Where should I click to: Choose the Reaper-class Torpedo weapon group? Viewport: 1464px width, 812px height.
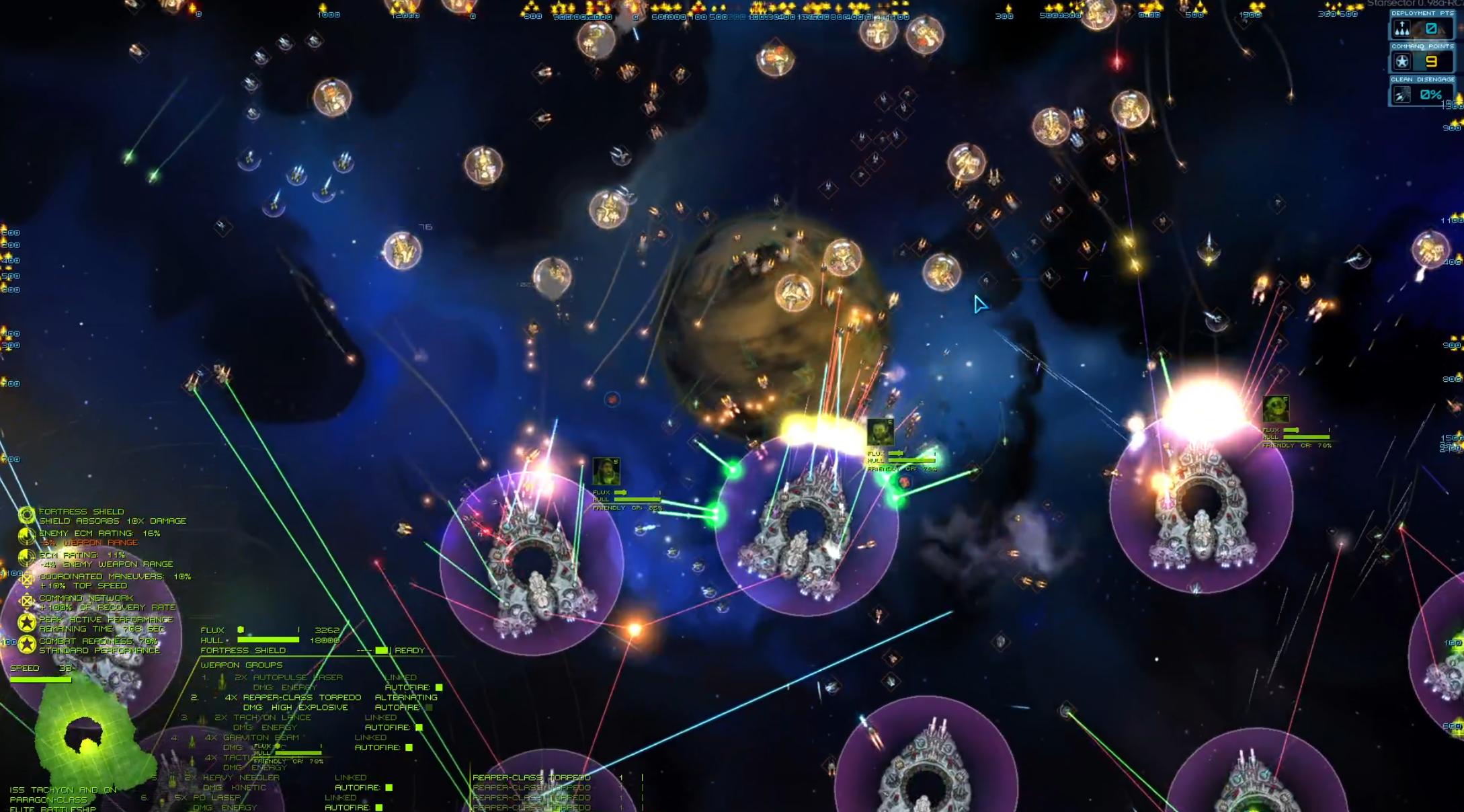click(302, 698)
